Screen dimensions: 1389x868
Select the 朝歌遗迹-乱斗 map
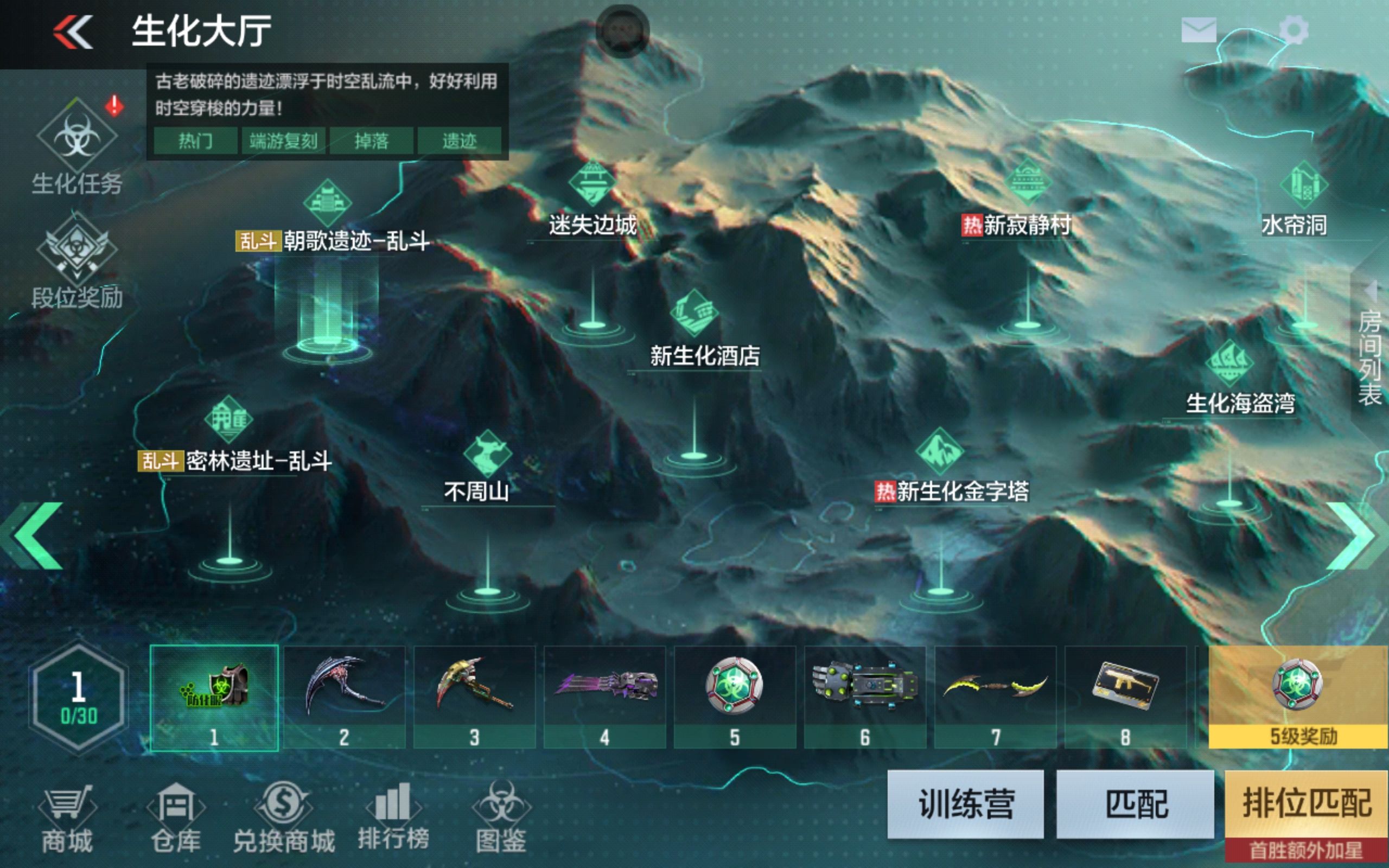click(332, 240)
